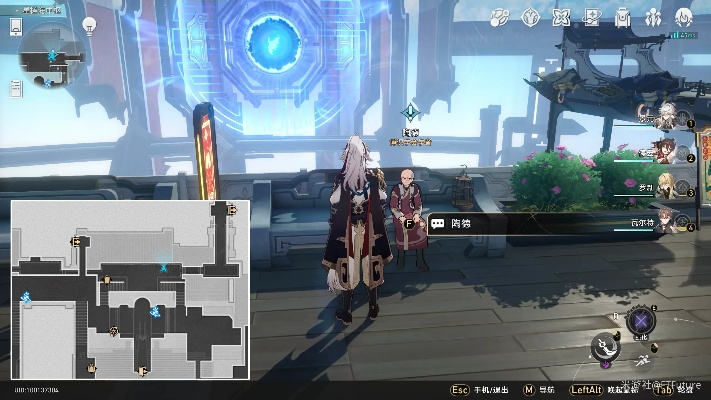Open the character roster icon
The image size is (711, 400).
(653, 17)
